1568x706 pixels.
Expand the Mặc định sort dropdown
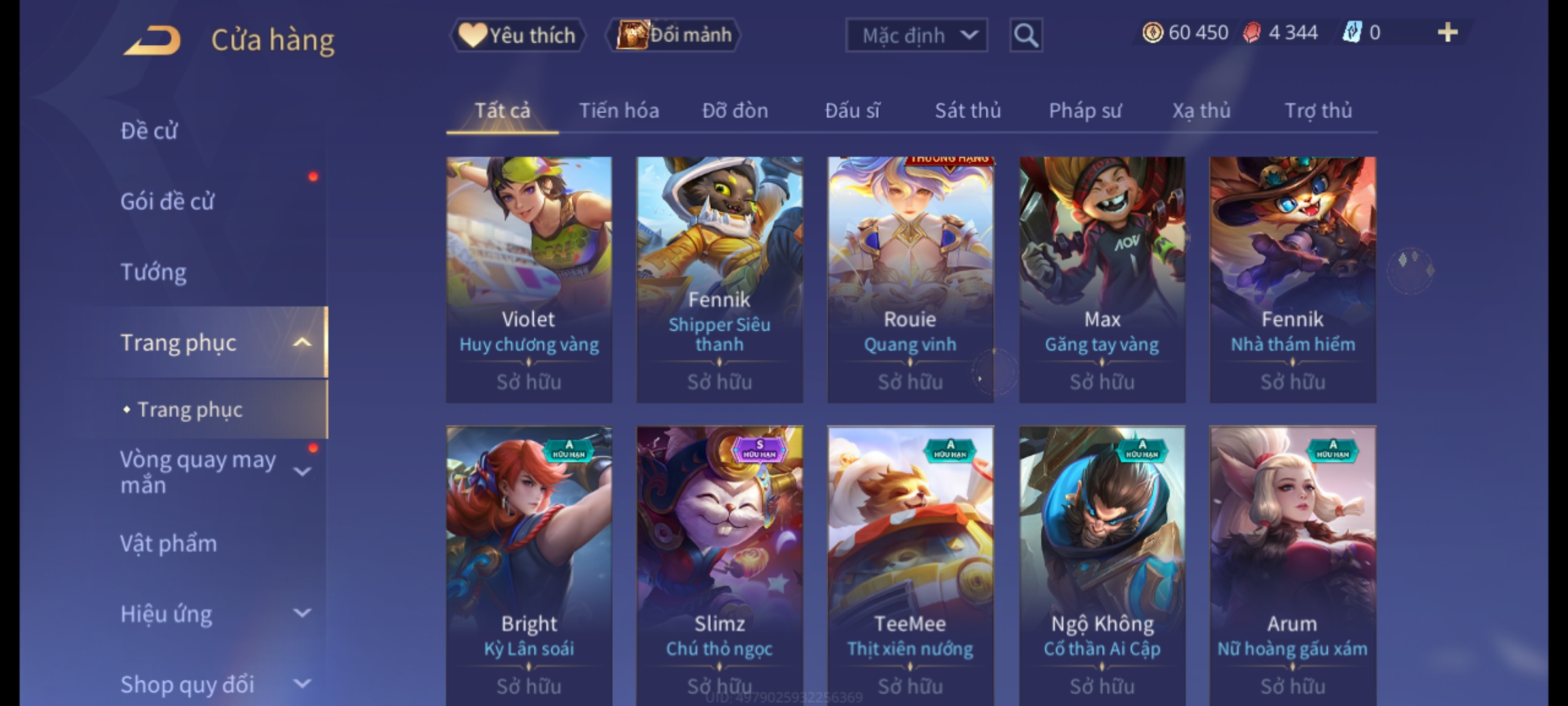click(x=916, y=35)
